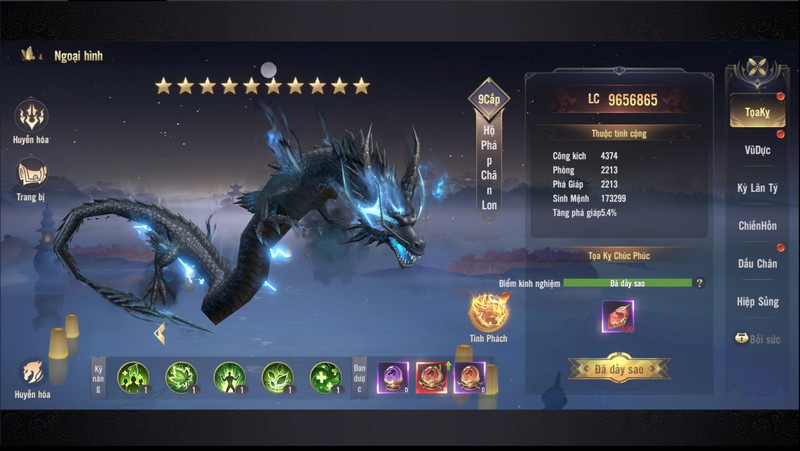Click the Đã đầy sao button
800x451 pixels.
619,368
